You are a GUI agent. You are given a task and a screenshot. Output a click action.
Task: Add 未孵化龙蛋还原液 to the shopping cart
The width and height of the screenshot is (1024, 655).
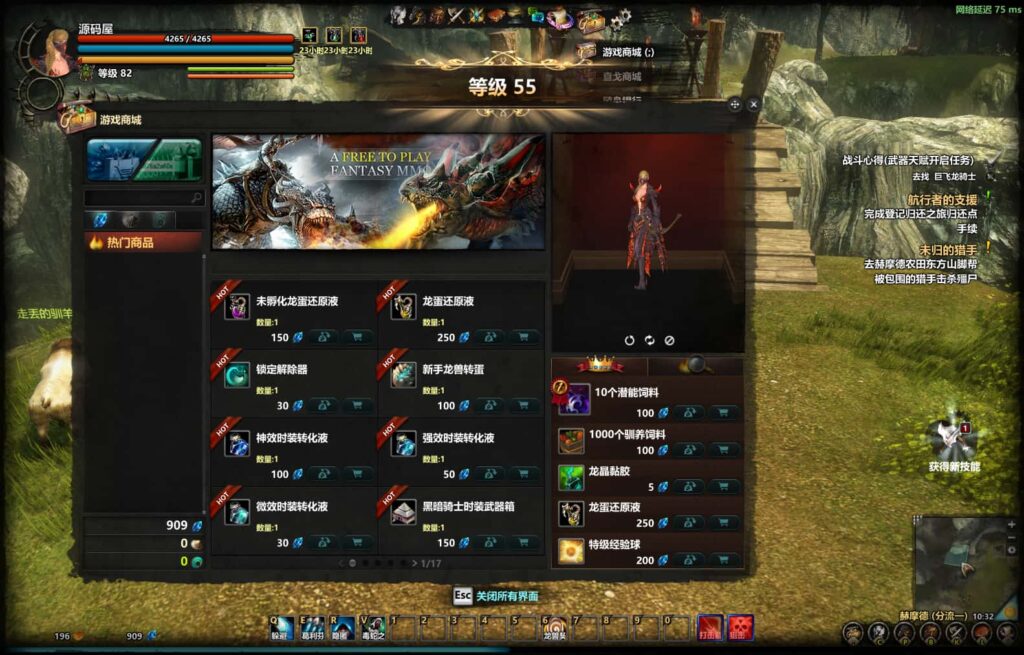[x=357, y=337]
